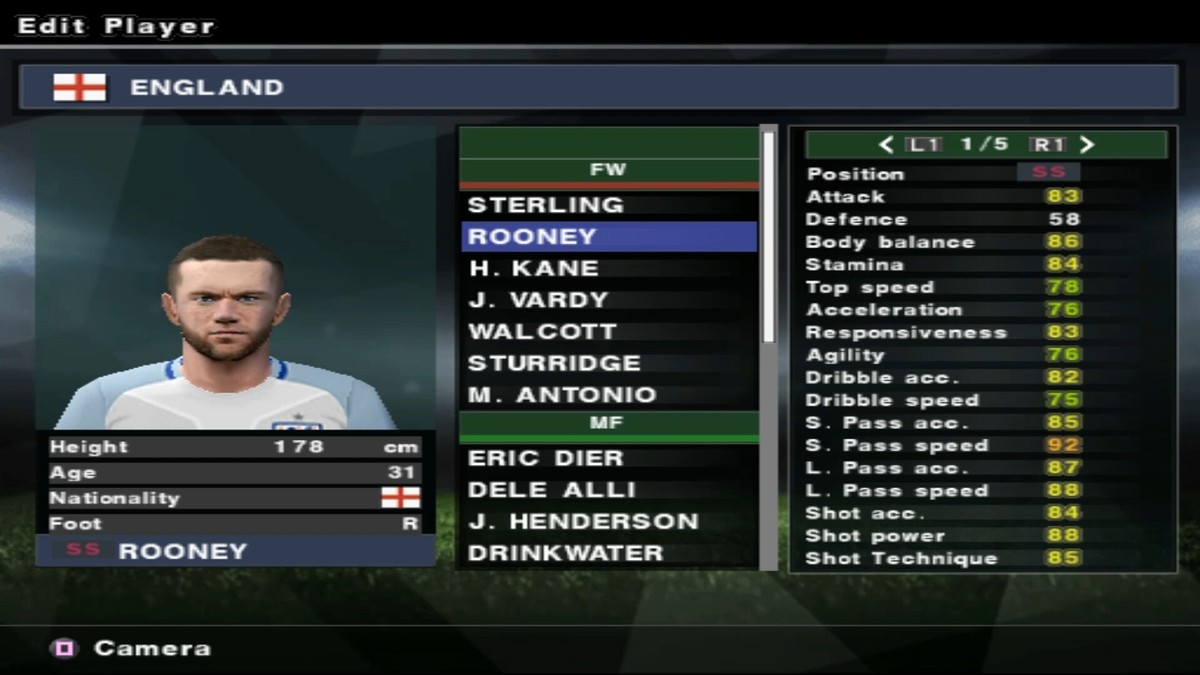Click Rooney's face portrait

[224, 300]
